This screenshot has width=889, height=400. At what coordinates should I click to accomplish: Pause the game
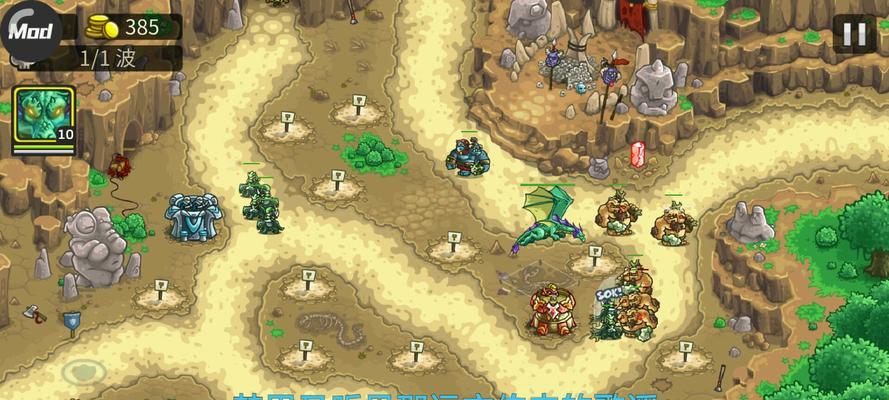[854, 35]
